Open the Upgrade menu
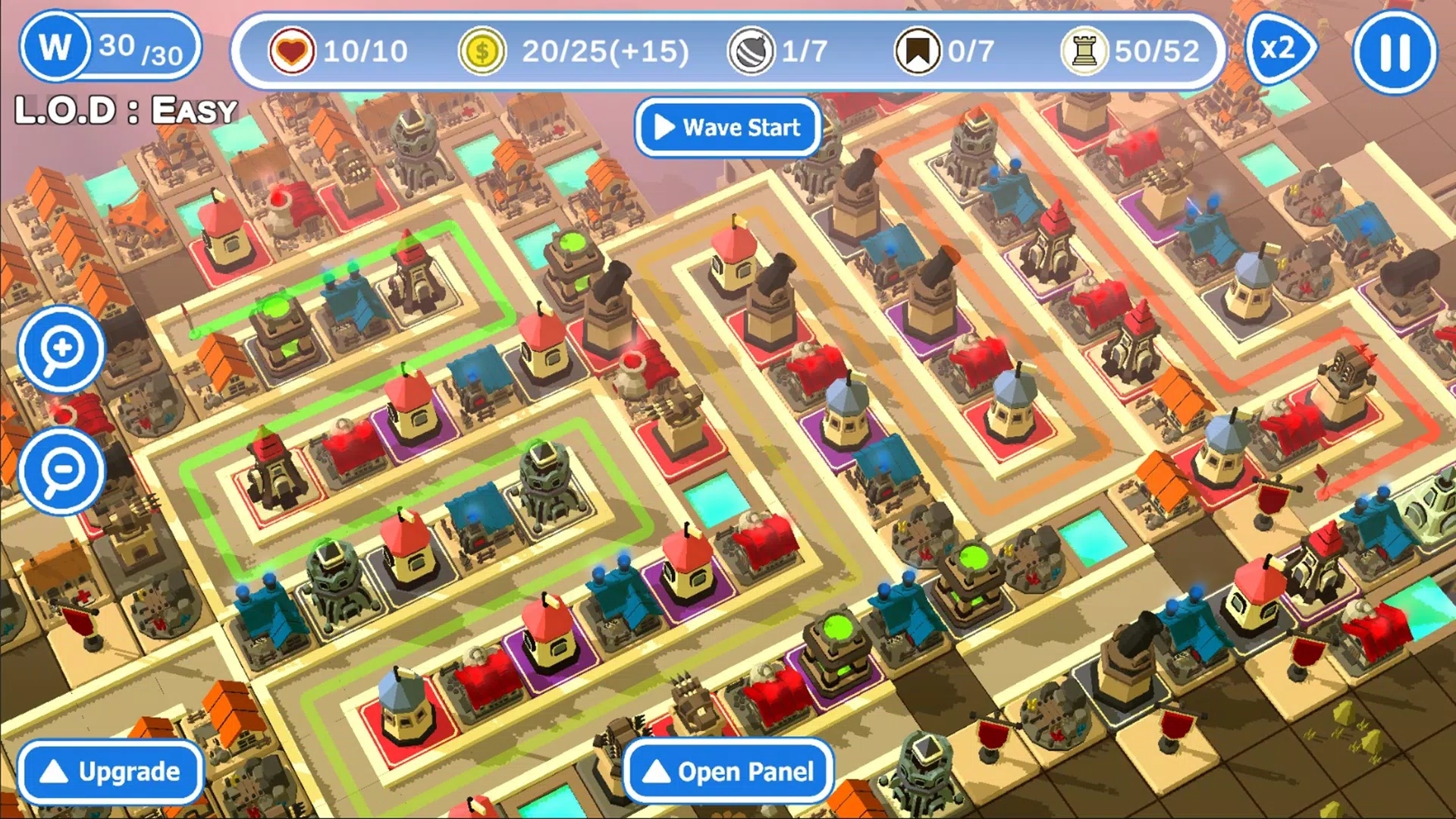The width and height of the screenshot is (1456, 819). (x=111, y=772)
